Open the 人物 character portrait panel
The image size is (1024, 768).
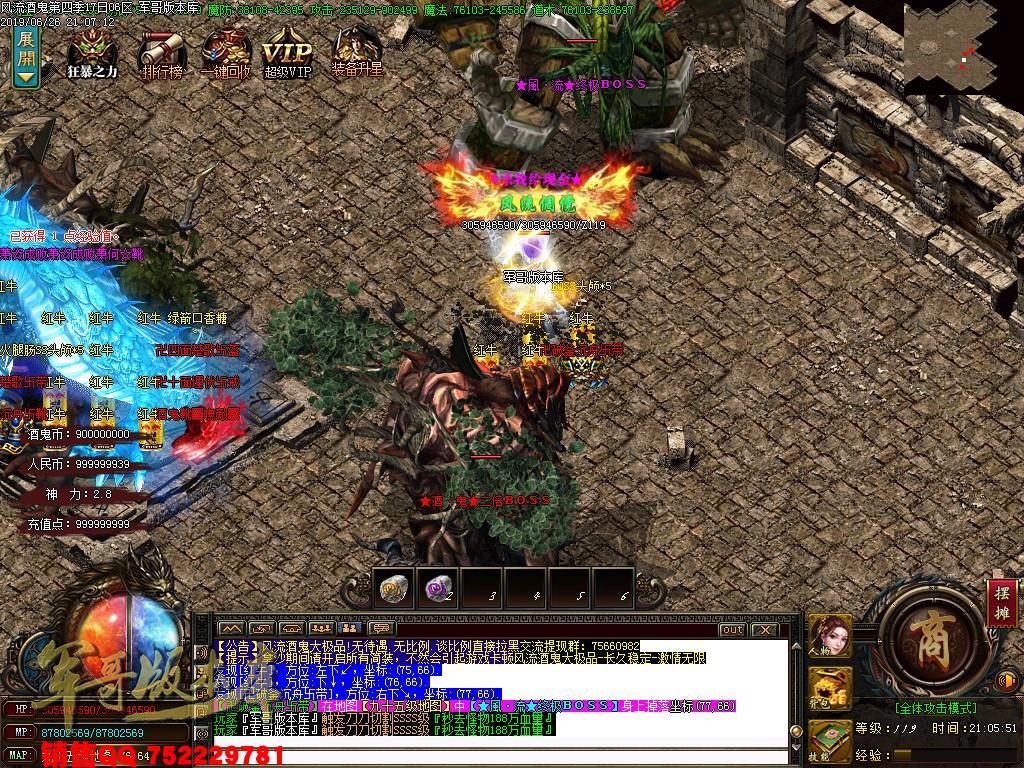(830, 636)
